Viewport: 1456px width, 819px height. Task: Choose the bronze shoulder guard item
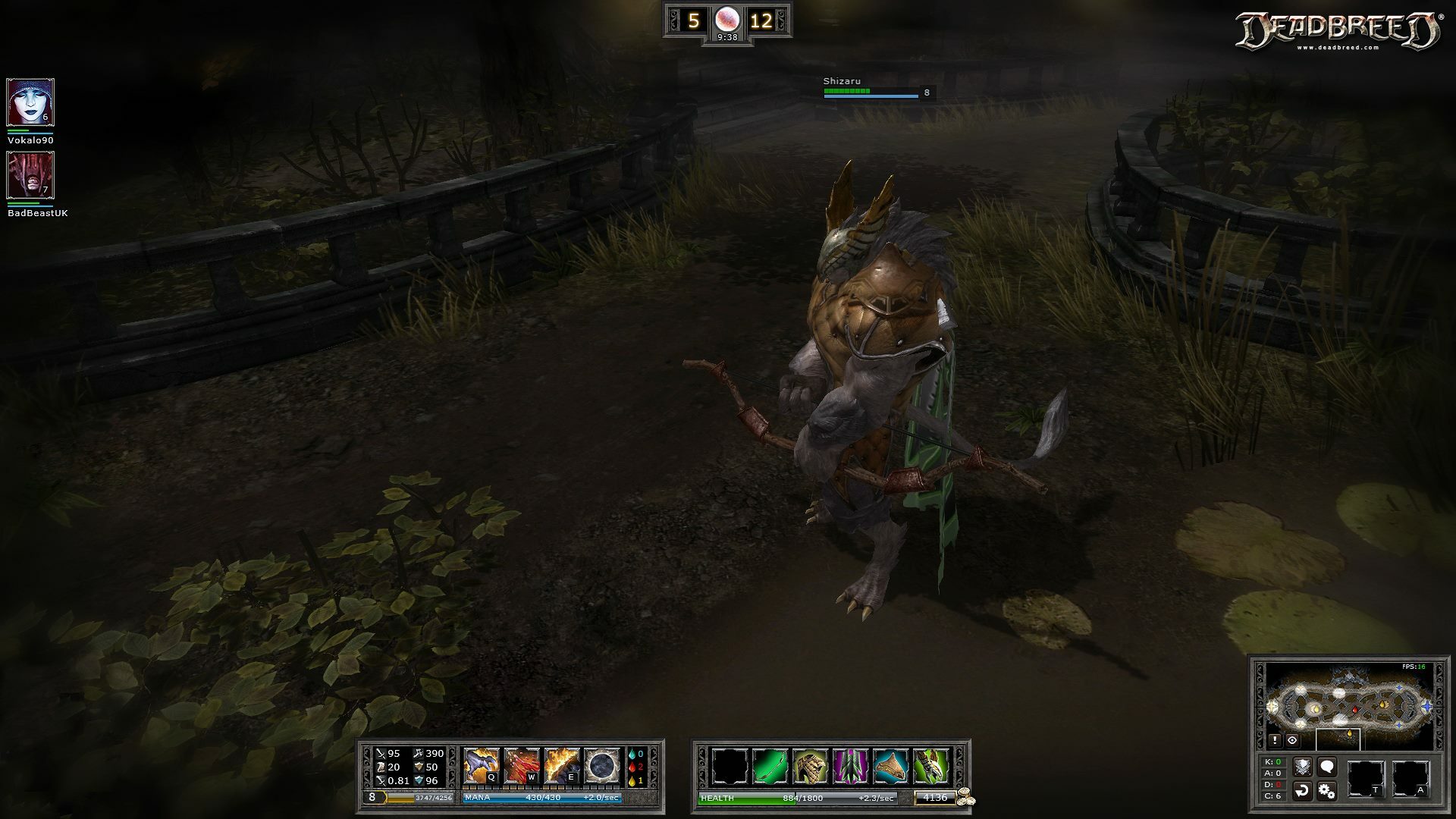(x=890, y=766)
